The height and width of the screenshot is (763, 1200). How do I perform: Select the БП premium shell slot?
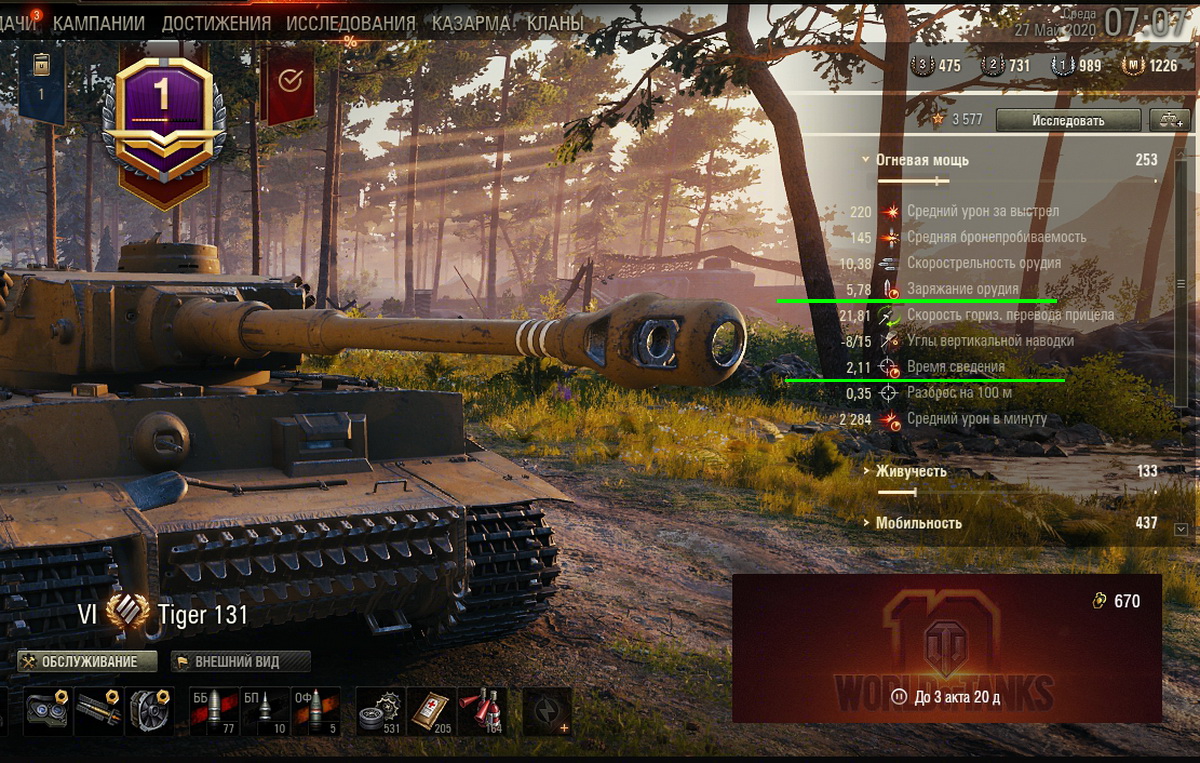pos(263,710)
